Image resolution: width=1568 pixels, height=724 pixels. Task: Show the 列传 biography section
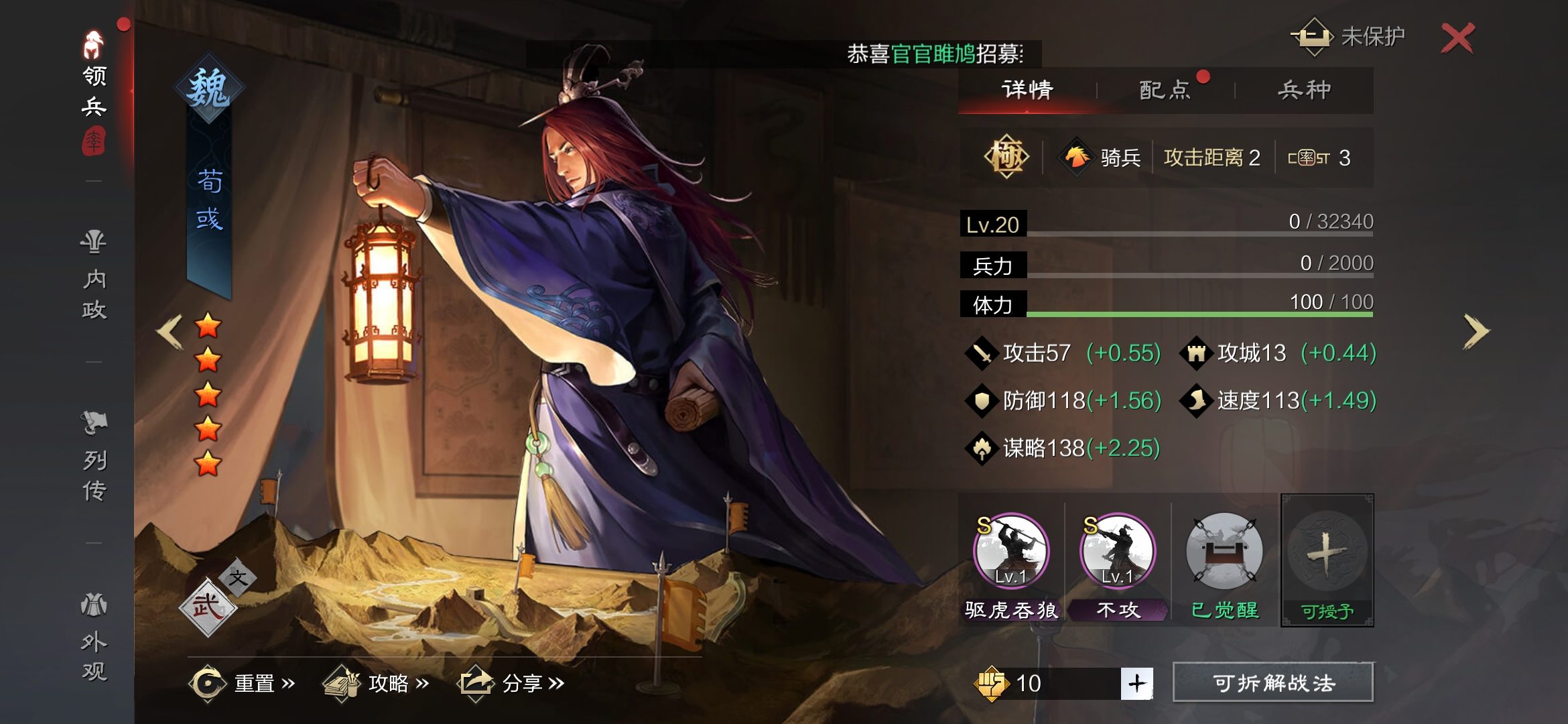[x=94, y=457]
